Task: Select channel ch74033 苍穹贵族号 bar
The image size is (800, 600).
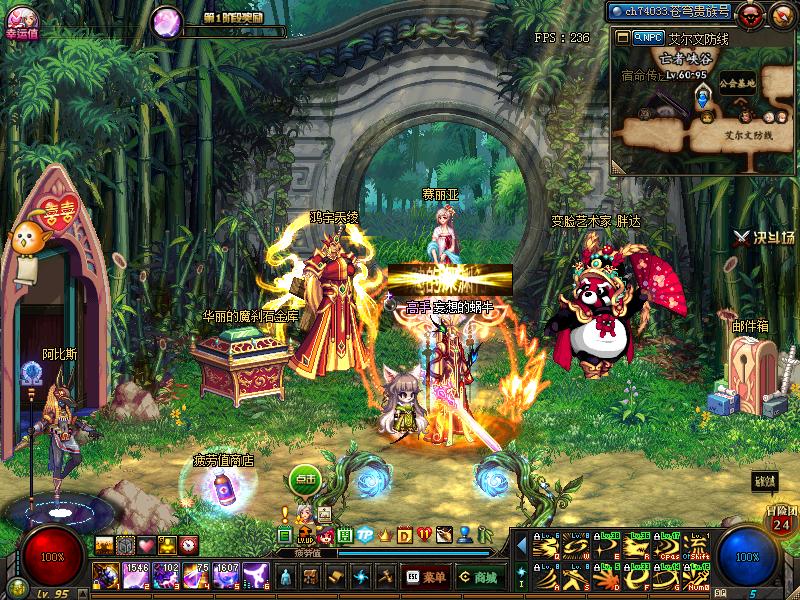Action: [672, 12]
